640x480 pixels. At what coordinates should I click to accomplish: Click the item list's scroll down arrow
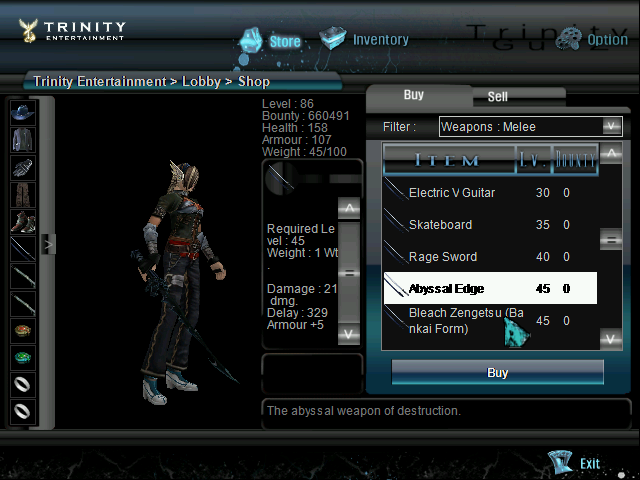coord(612,339)
